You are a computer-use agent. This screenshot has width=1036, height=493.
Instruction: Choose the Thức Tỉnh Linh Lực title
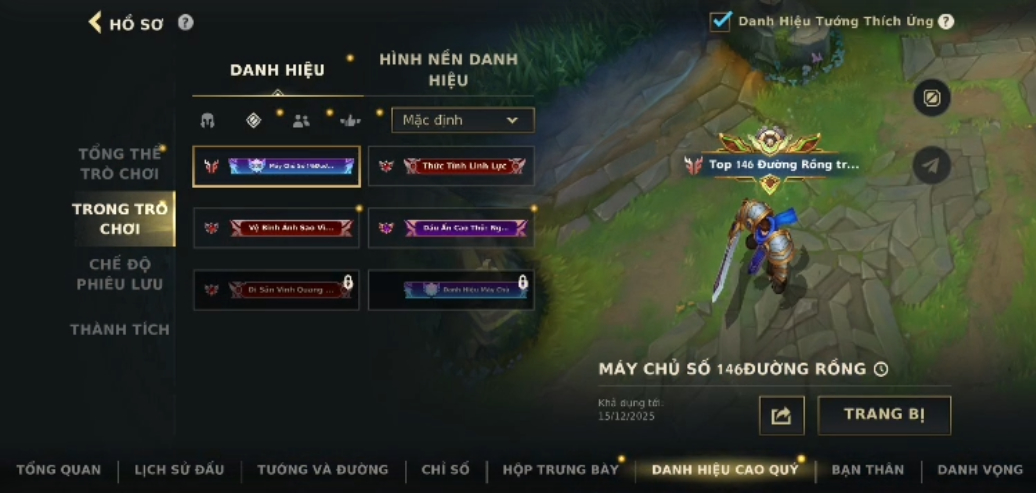click(x=451, y=166)
